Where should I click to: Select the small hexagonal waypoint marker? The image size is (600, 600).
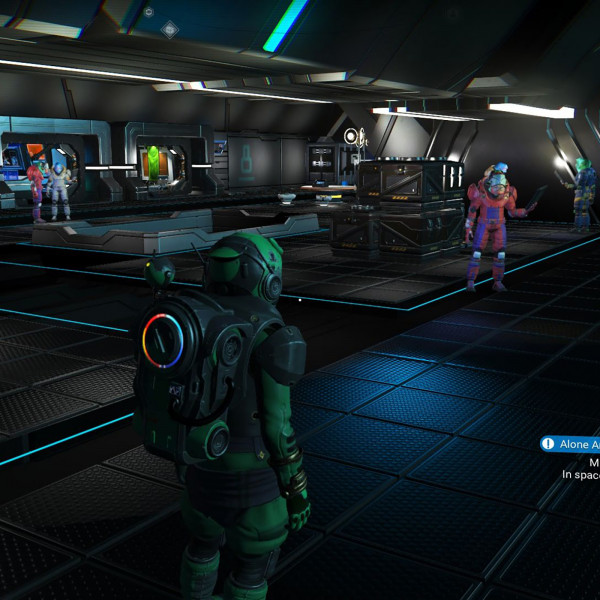(x=148, y=12)
